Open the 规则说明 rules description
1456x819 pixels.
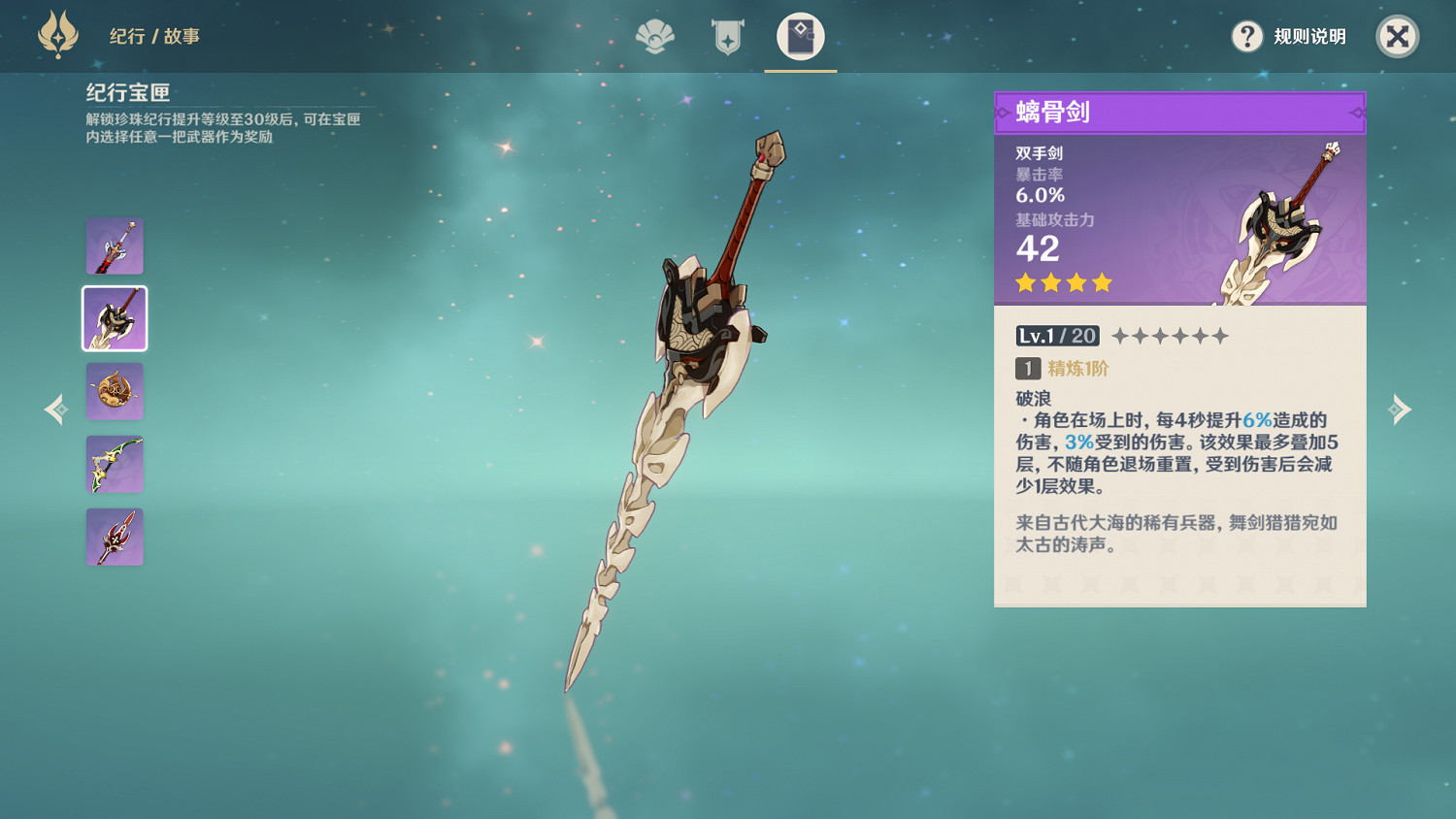[x=1308, y=37]
